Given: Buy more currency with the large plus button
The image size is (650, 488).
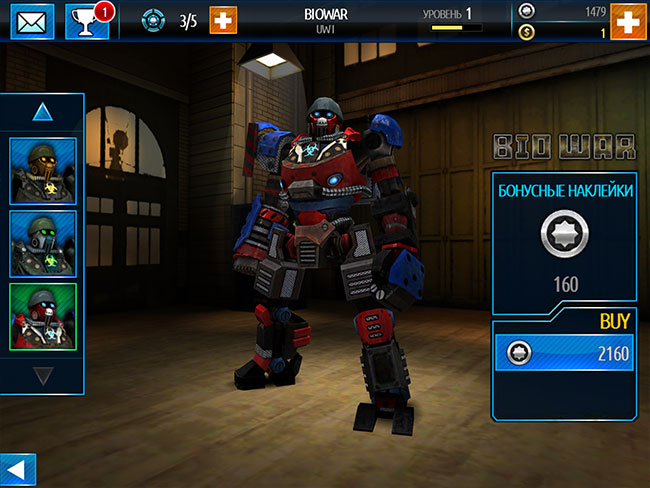Looking at the screenshot, I should tap(627, 21).
